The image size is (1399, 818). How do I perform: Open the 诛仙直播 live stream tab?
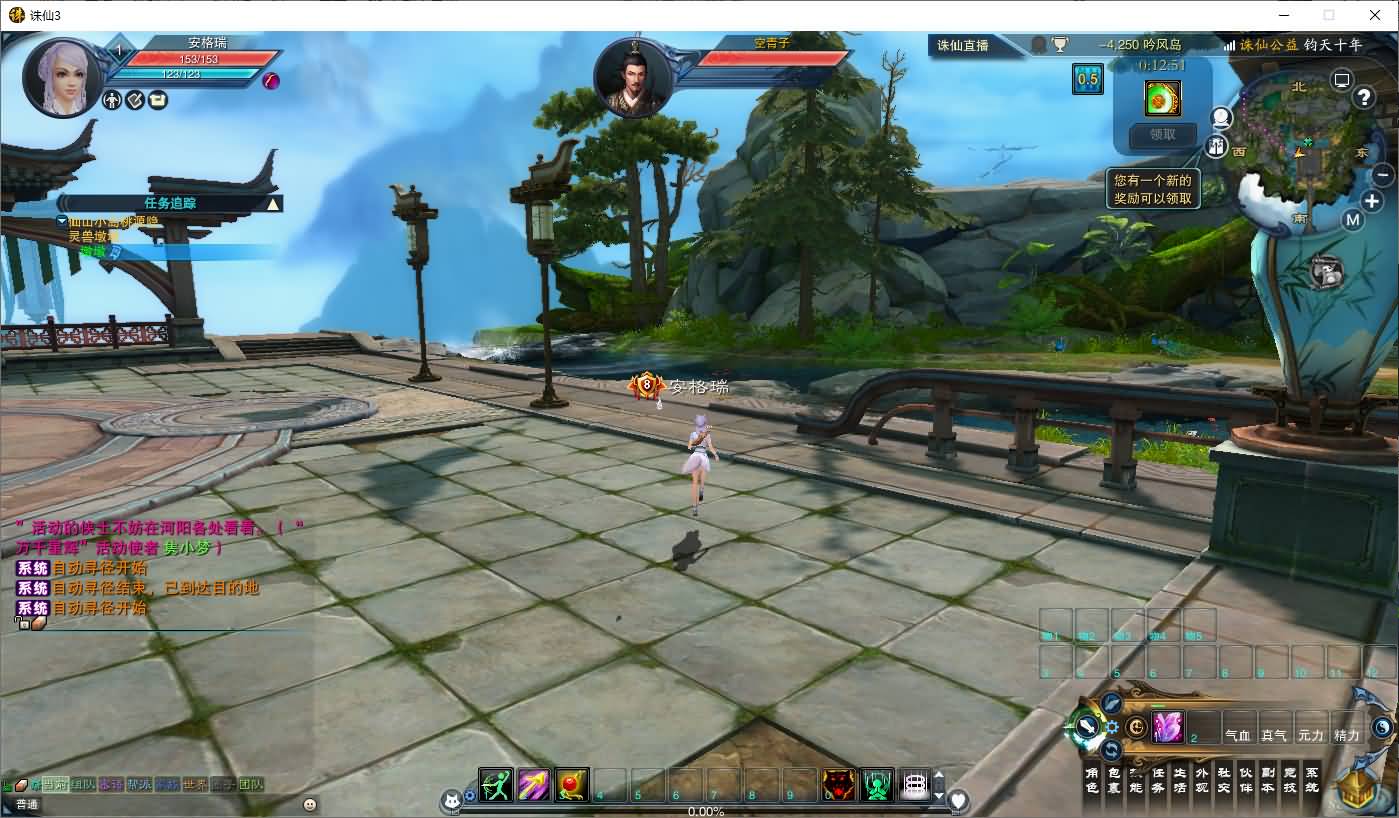click(963, 45)
